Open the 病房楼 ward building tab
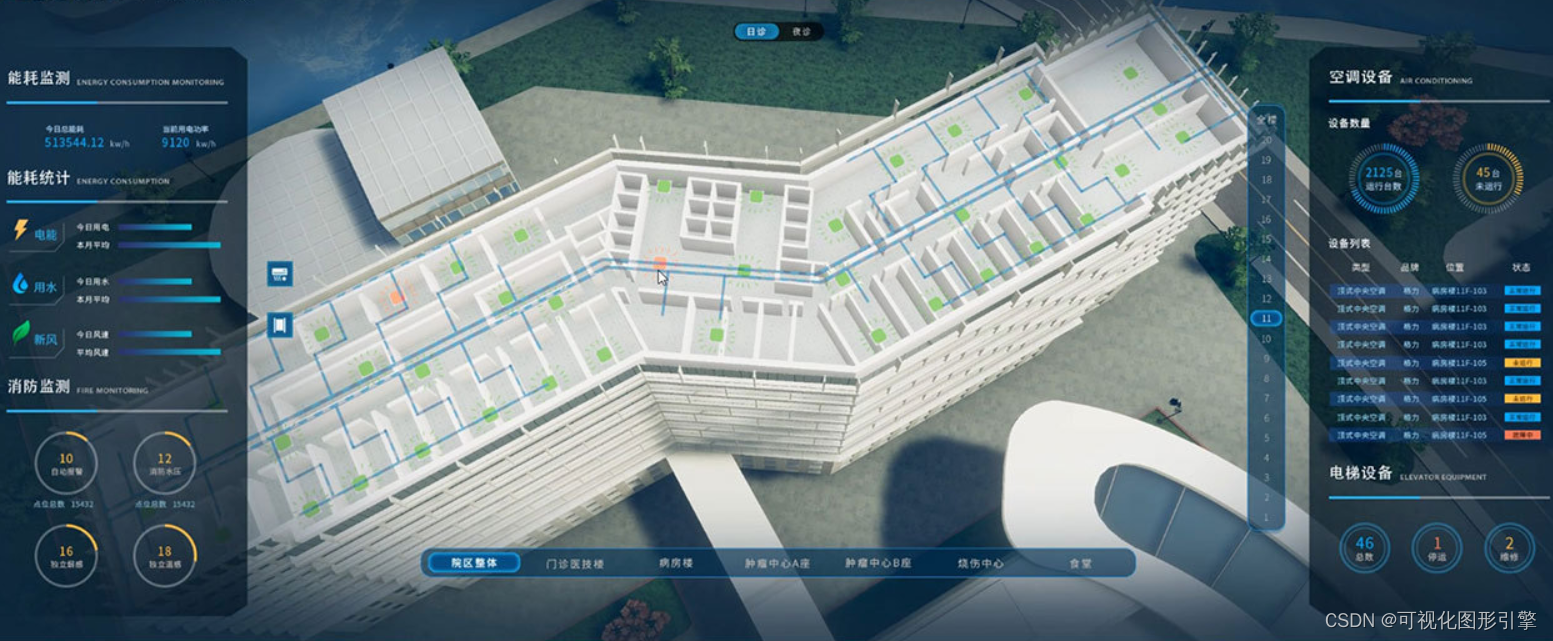This screenshot has width=1553, height=641. click(676, 563)
